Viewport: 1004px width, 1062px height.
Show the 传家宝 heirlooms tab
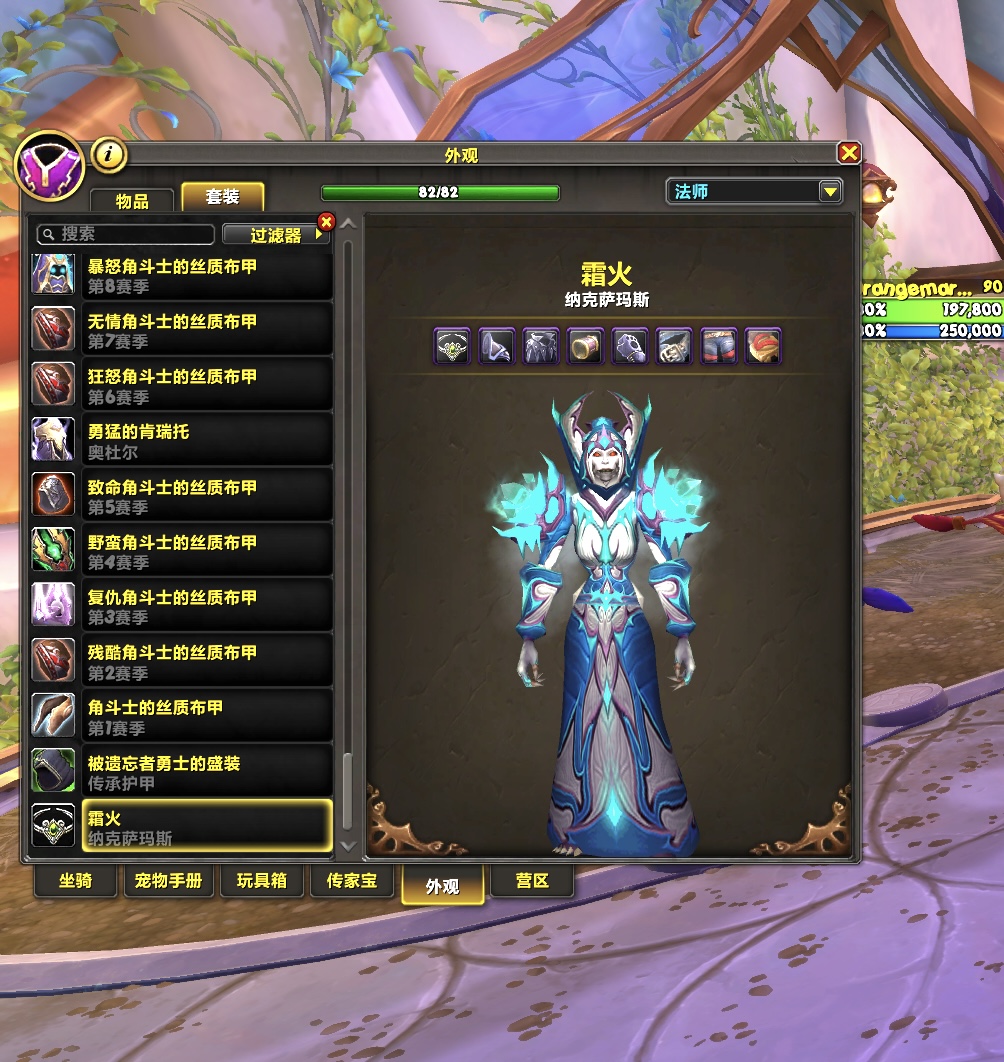(350, 881)
